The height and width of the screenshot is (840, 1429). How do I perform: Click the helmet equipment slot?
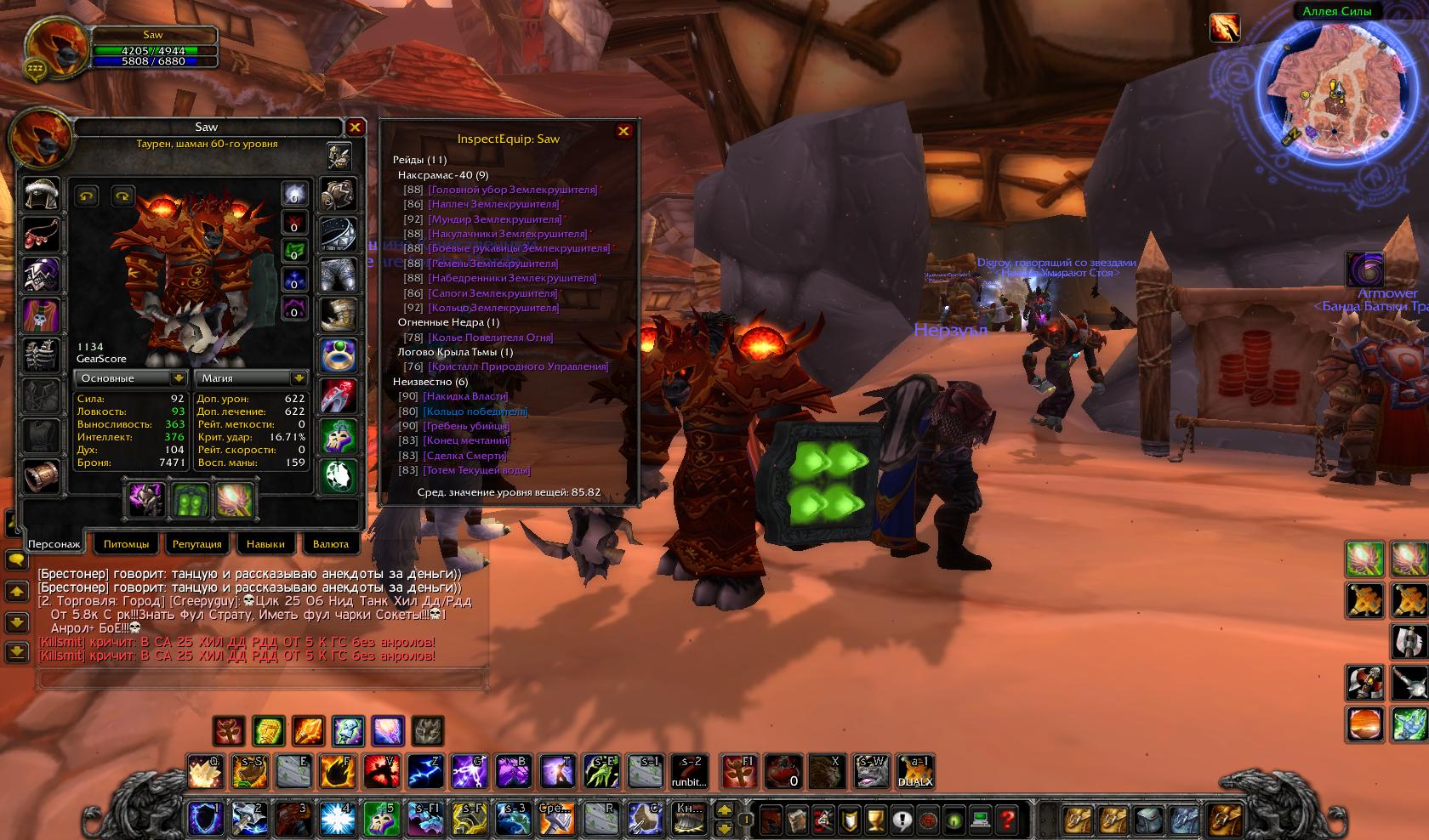pyautogui.click(x=41, y=195)
